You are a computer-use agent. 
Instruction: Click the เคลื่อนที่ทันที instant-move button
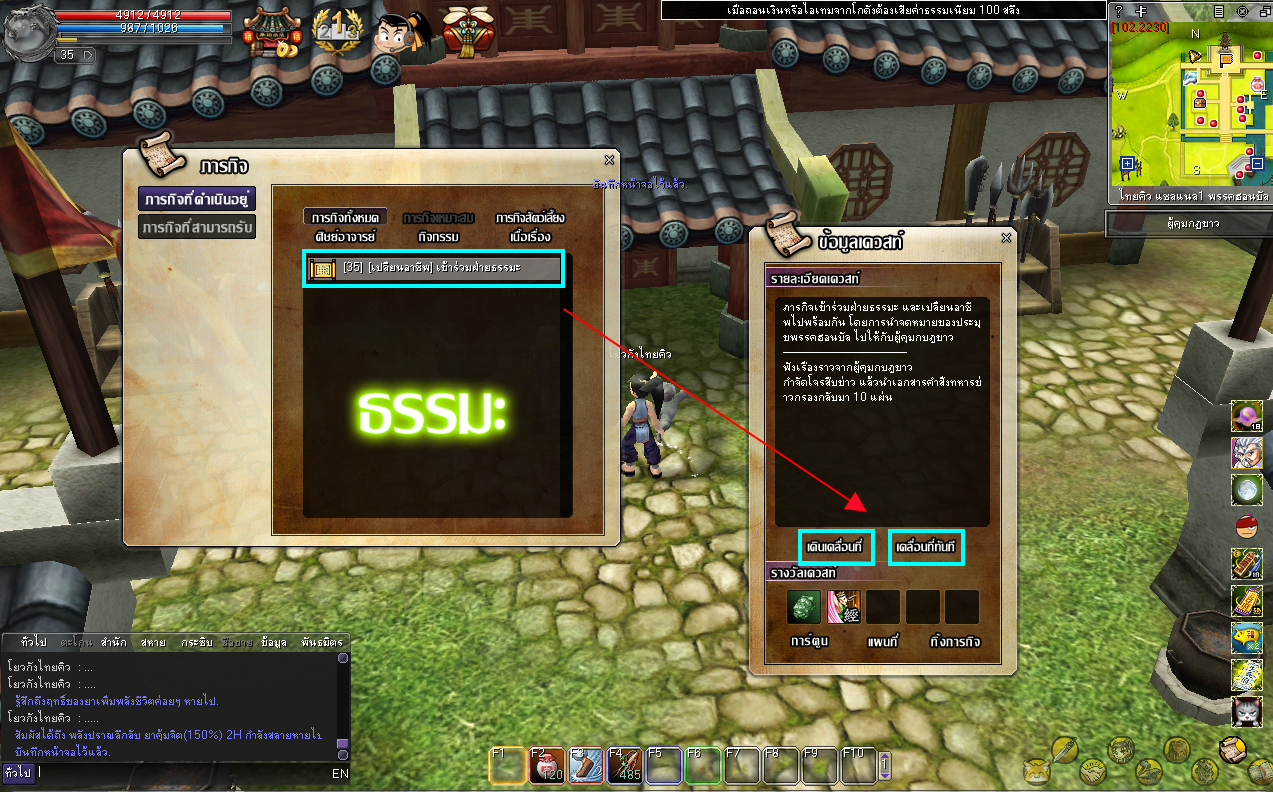pyautogui.click(x=926, y=548)
